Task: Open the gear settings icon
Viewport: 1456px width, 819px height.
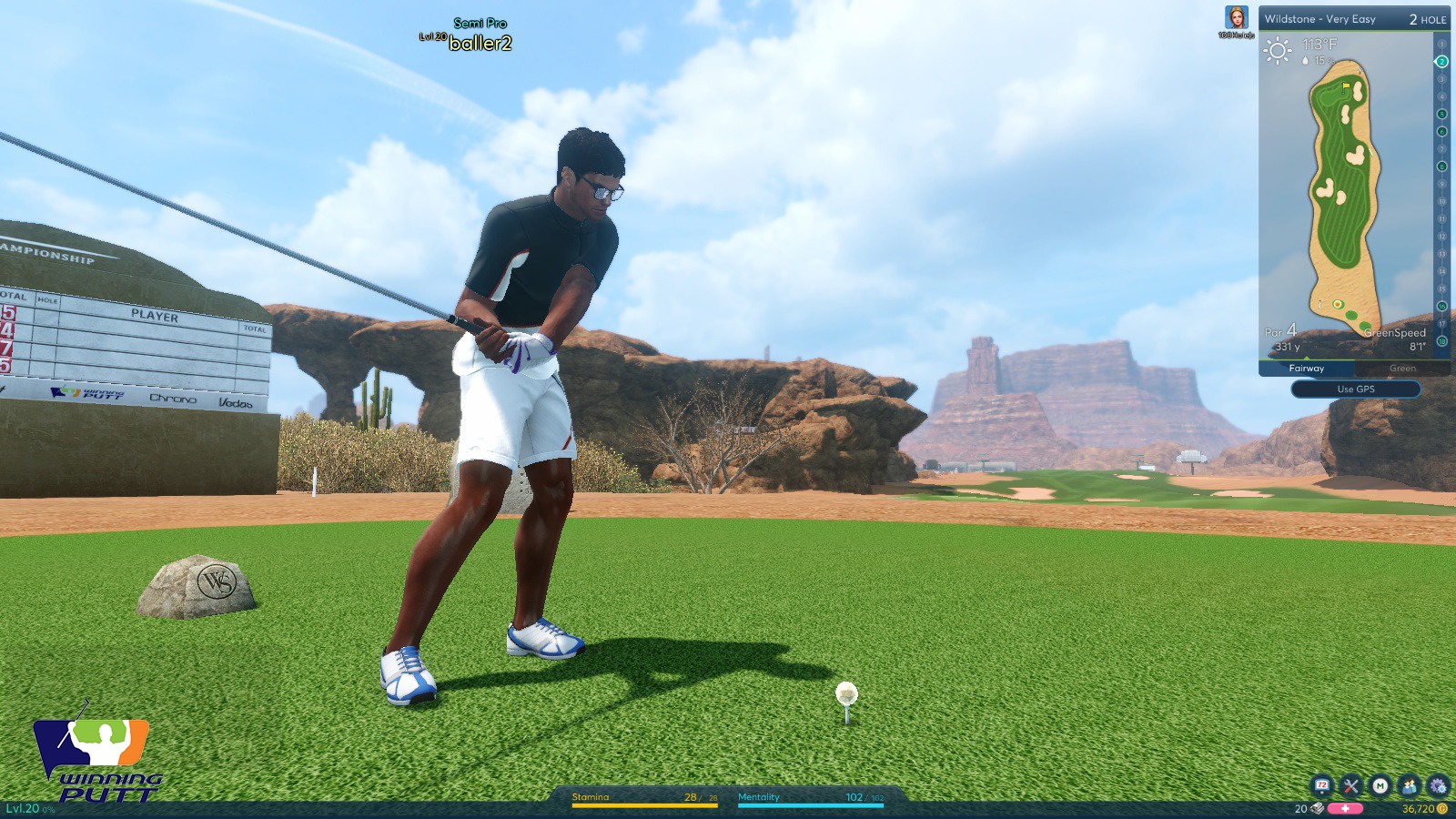Action: click(x=1438, y=785)
